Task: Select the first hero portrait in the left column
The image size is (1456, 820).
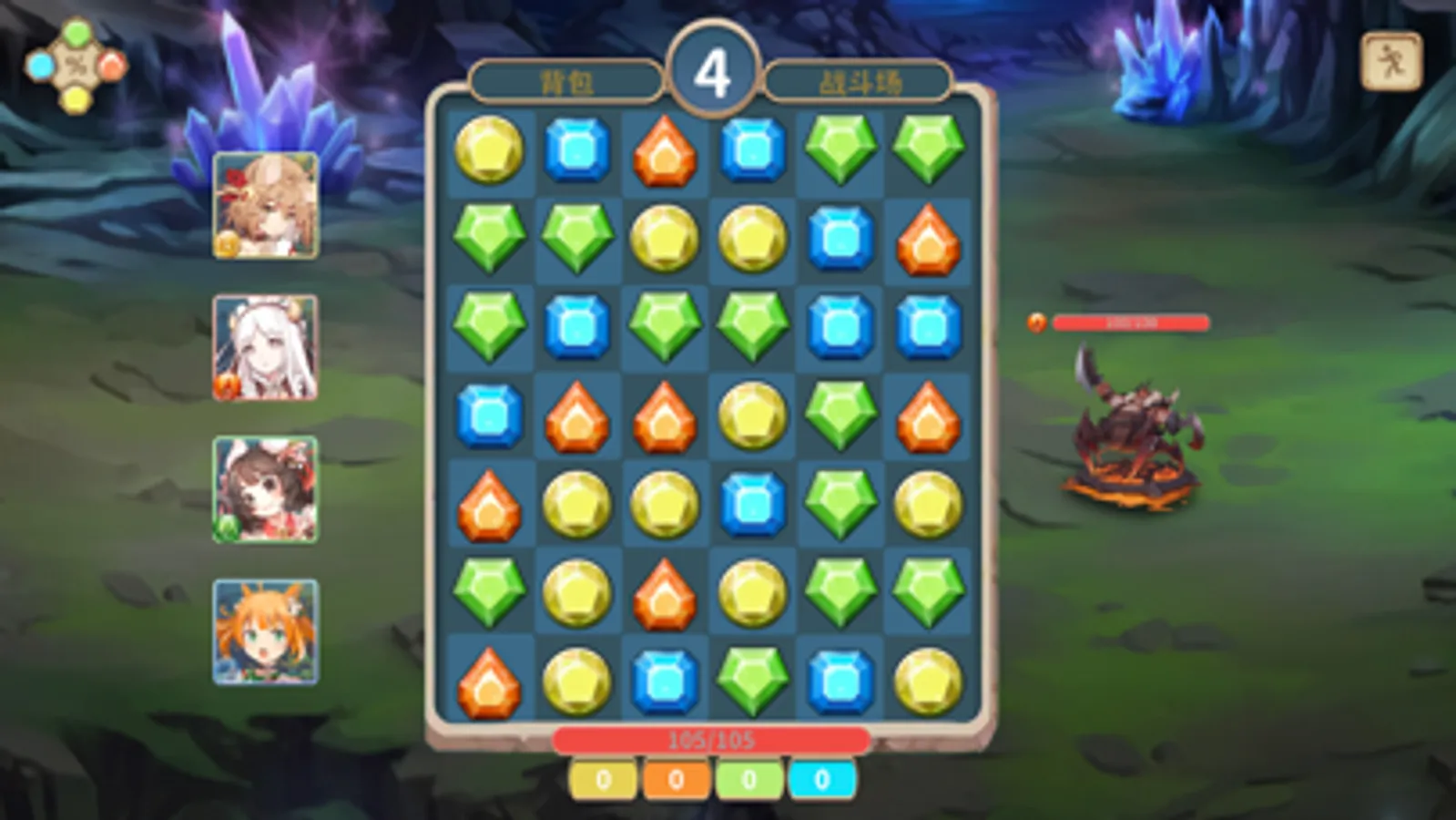Action: coord(264,210)
